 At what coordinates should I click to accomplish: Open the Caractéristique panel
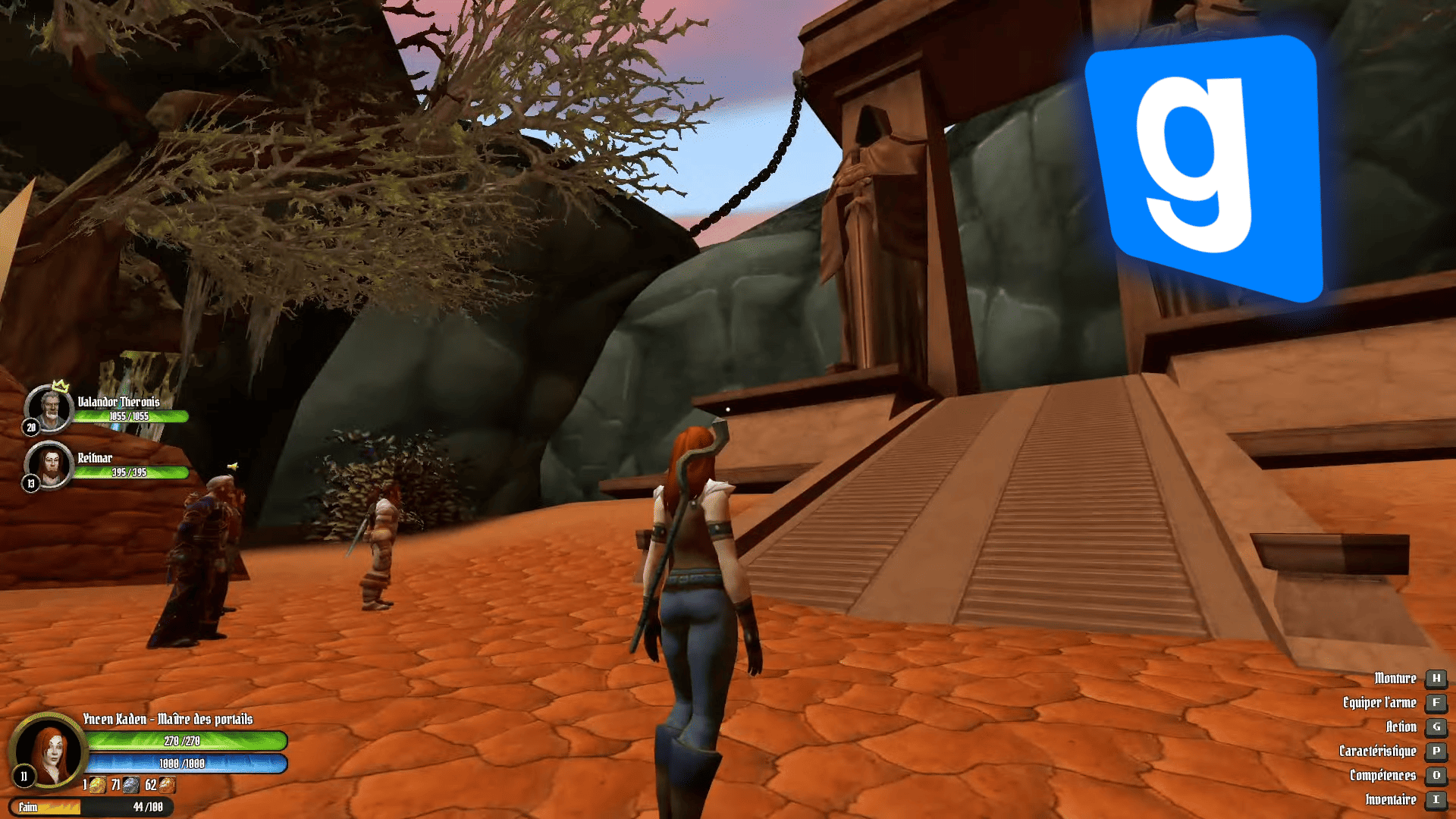coord(1378,752)
